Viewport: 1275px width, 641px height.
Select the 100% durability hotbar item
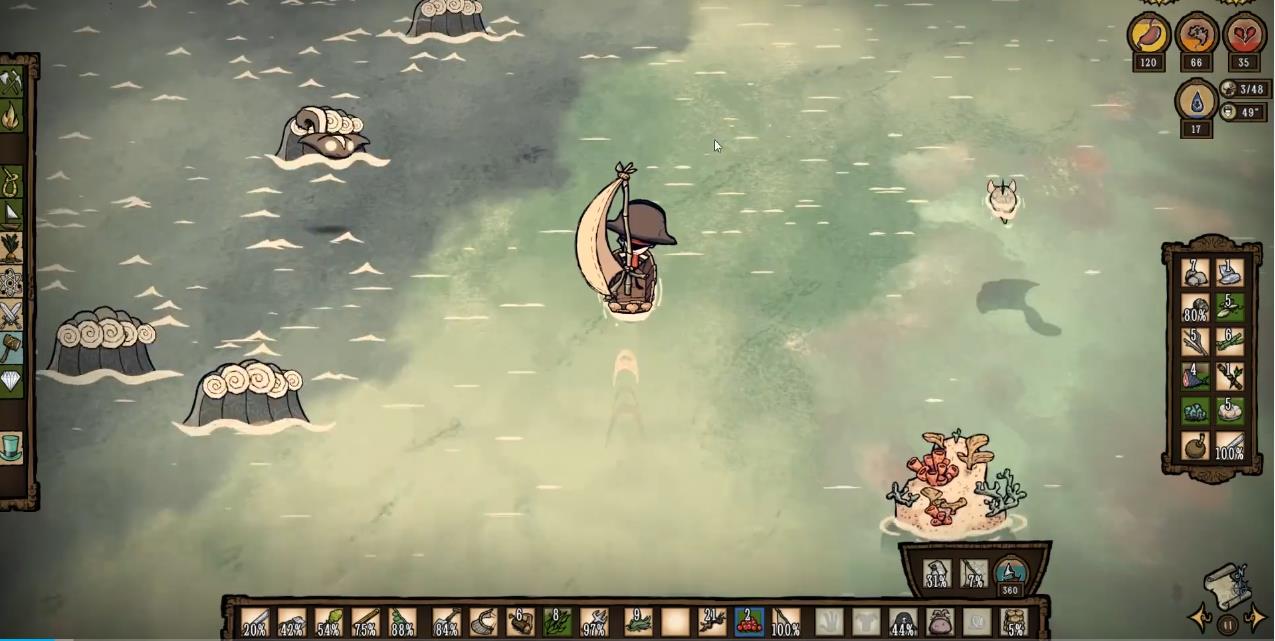786,622
